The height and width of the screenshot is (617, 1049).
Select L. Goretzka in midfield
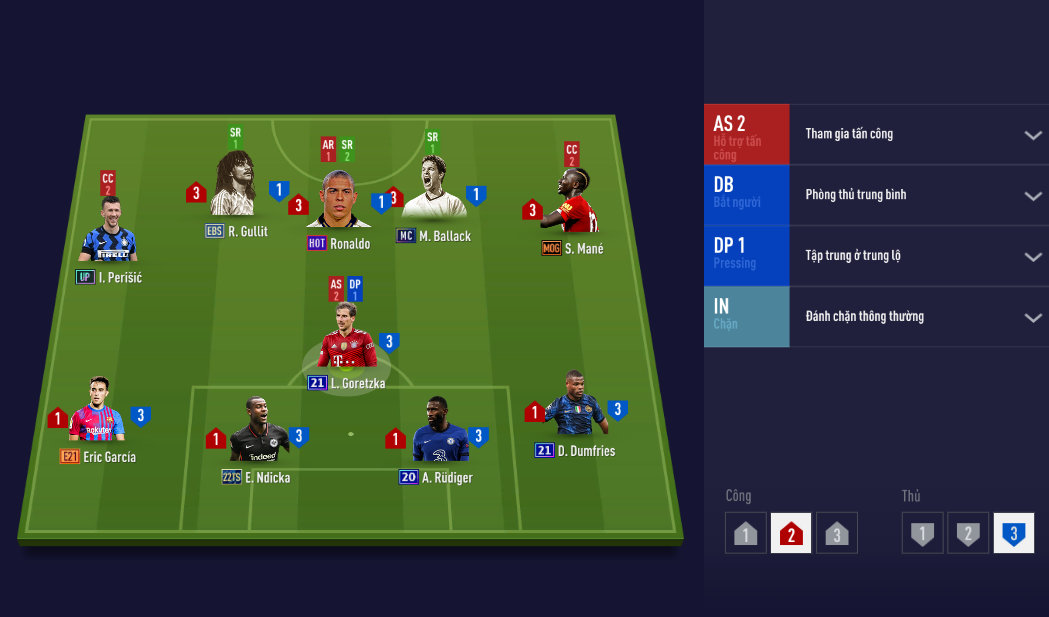(x=346, y=340)
